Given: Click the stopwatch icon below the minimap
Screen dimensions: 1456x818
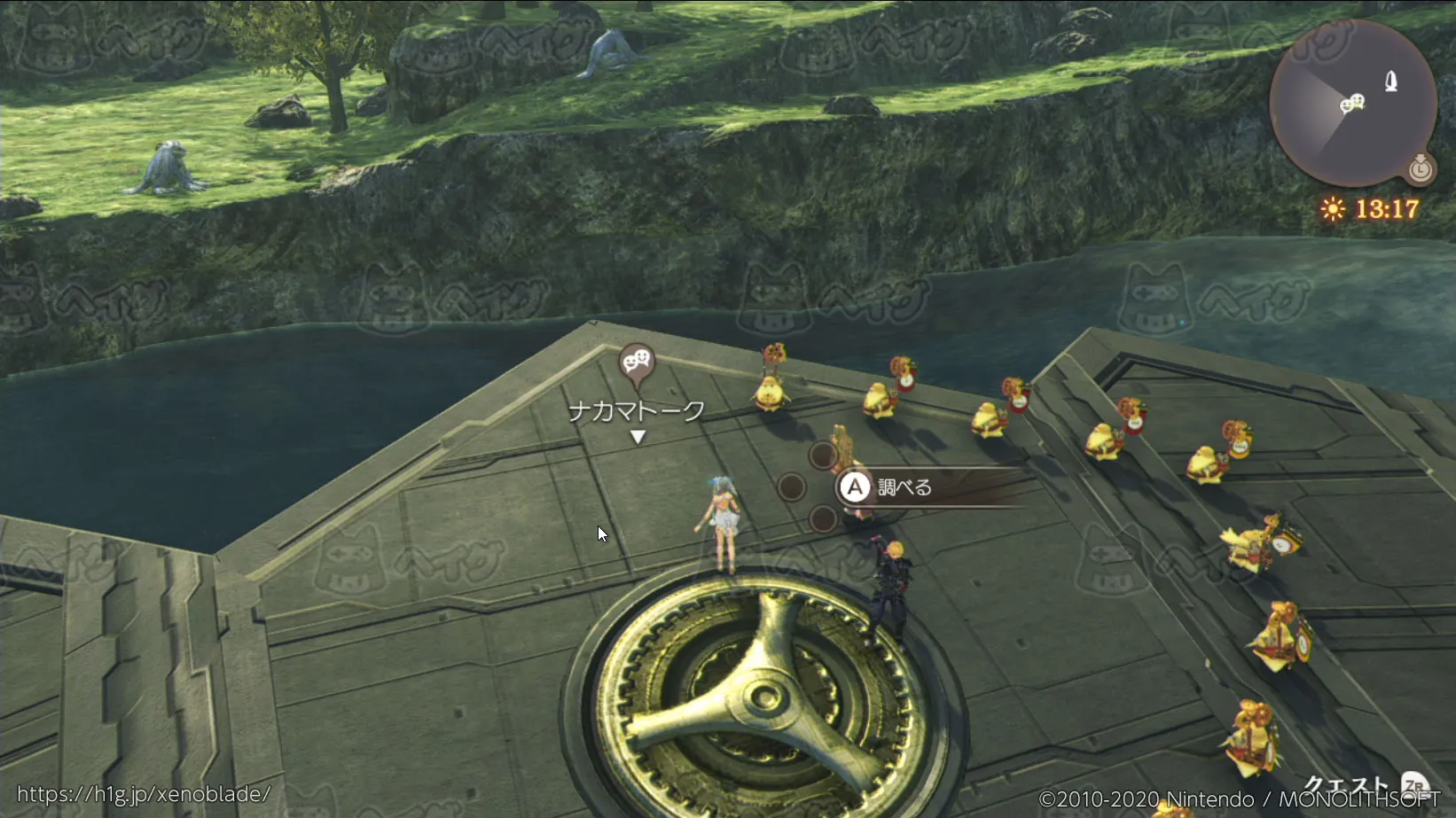Looking at the screenshot, I should pyautogui.click(x=1421, y=167).
